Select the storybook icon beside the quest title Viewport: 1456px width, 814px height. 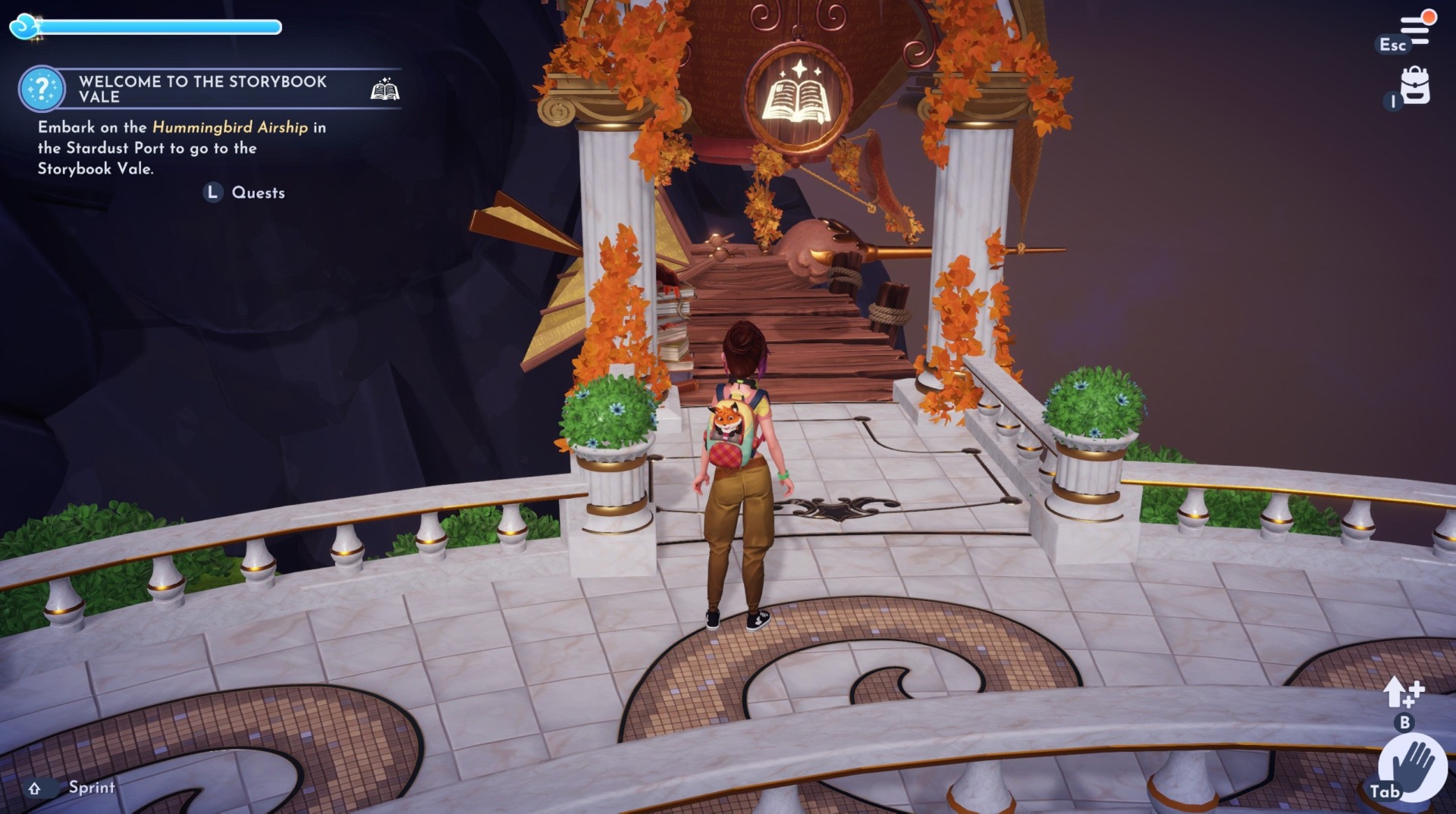click(x=385, y=89)
